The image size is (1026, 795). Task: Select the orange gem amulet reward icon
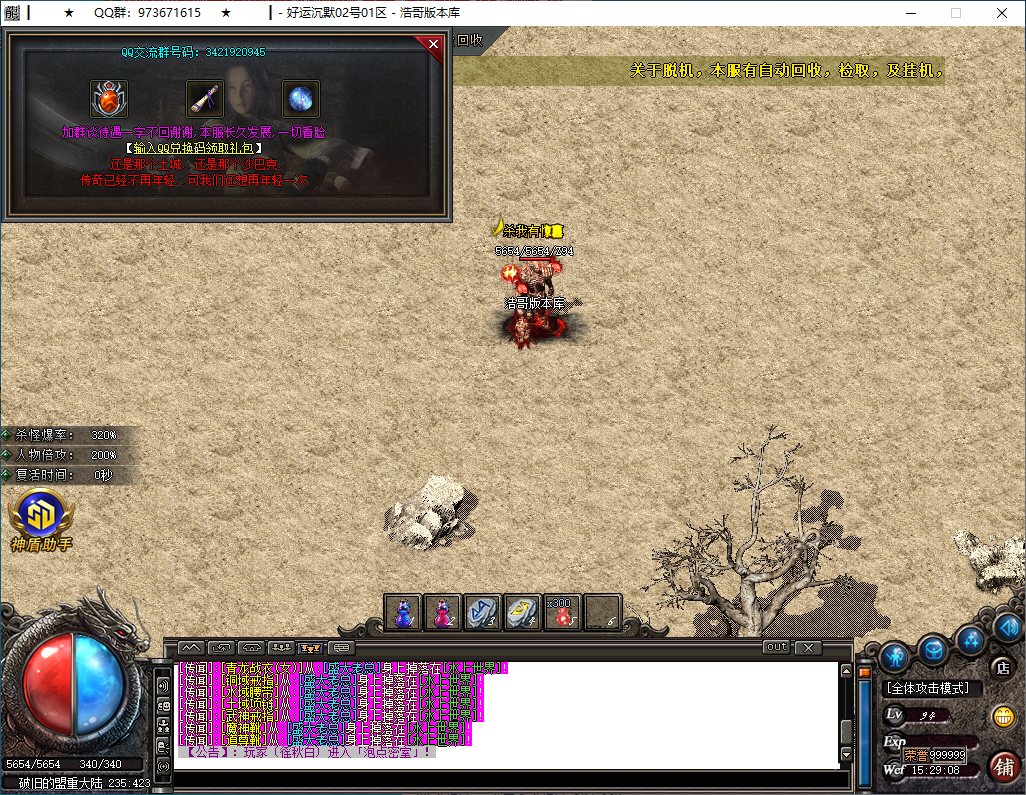tap(109, 99)
